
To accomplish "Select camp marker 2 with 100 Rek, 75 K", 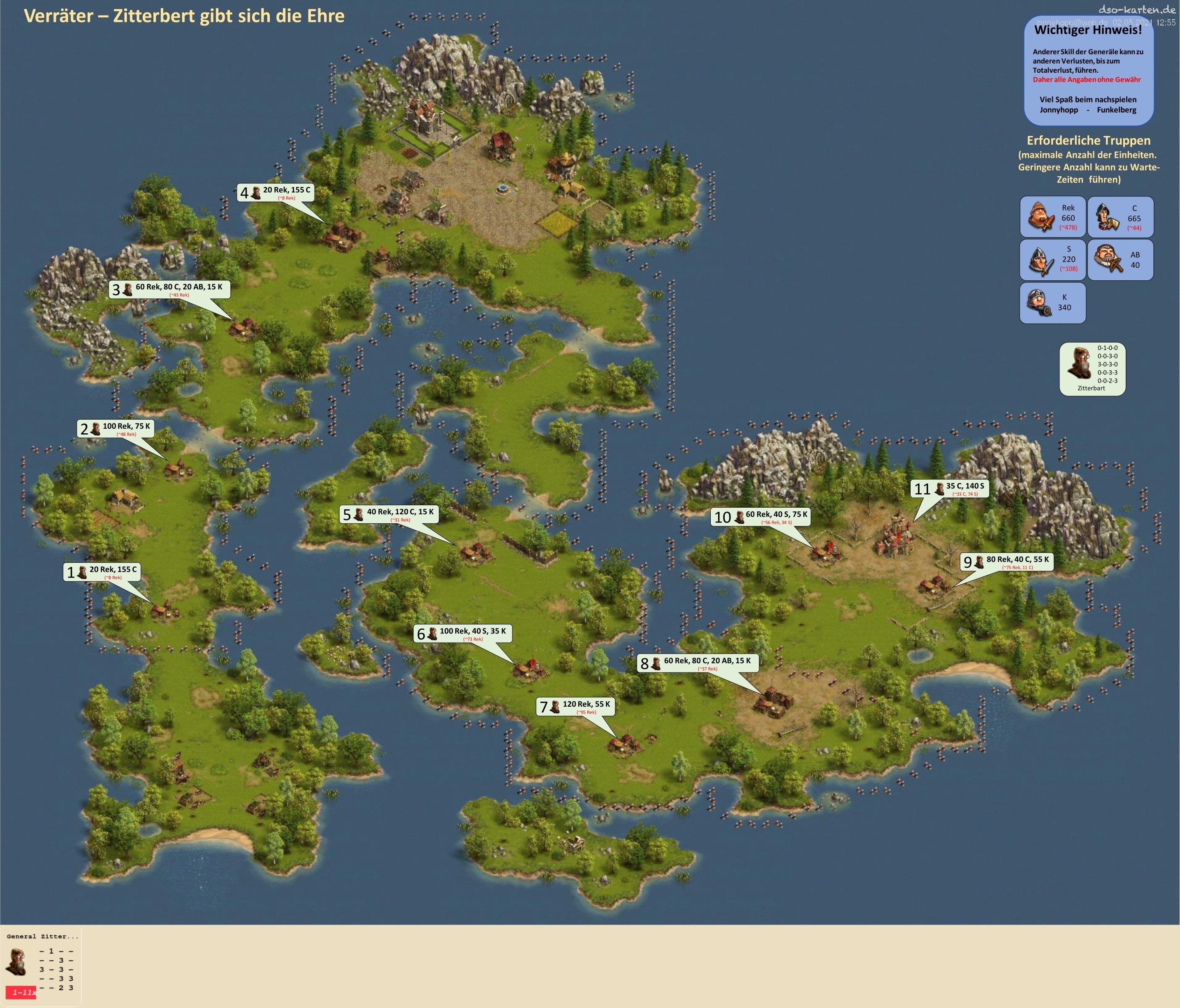I will coord(116,429).
